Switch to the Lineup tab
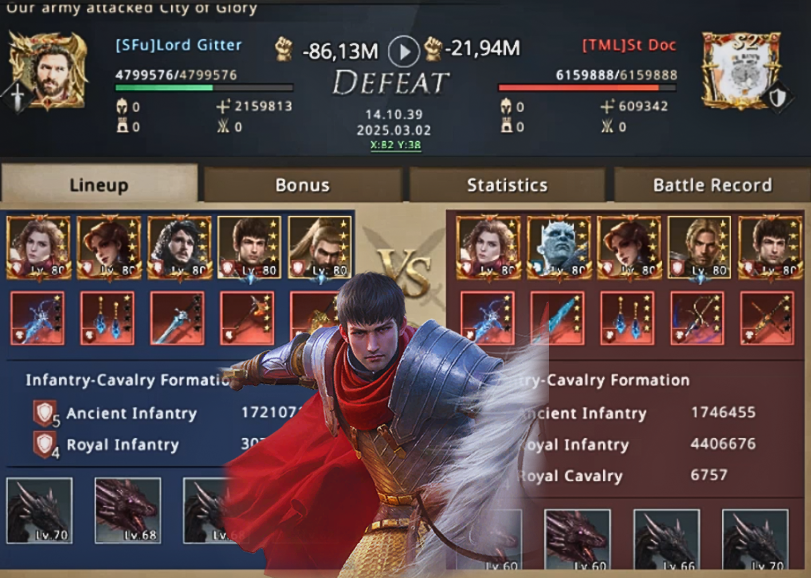The height and width of the screenshot is (578, 811). (x=99, y=185)
